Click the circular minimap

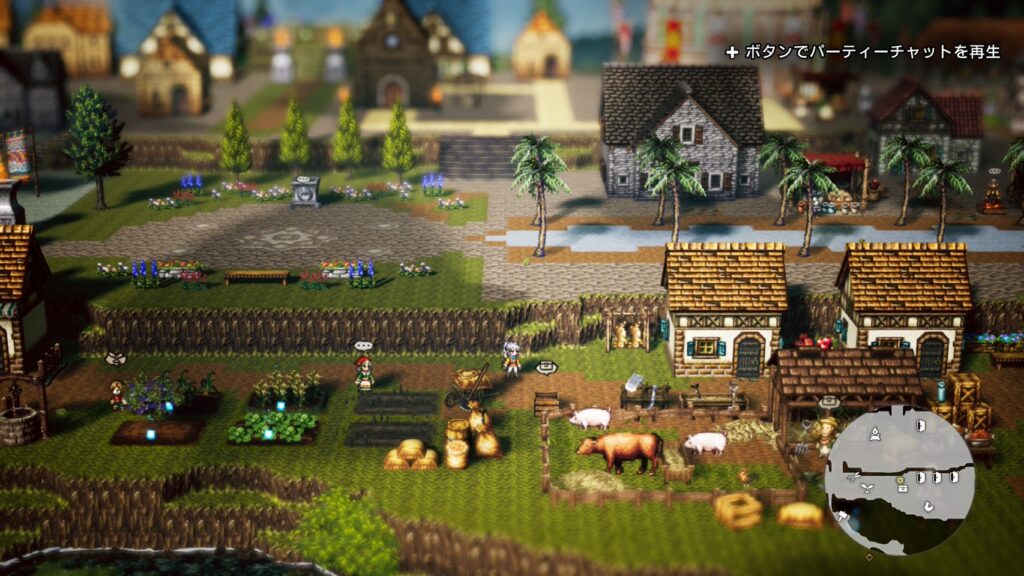[x=898, y=480]
